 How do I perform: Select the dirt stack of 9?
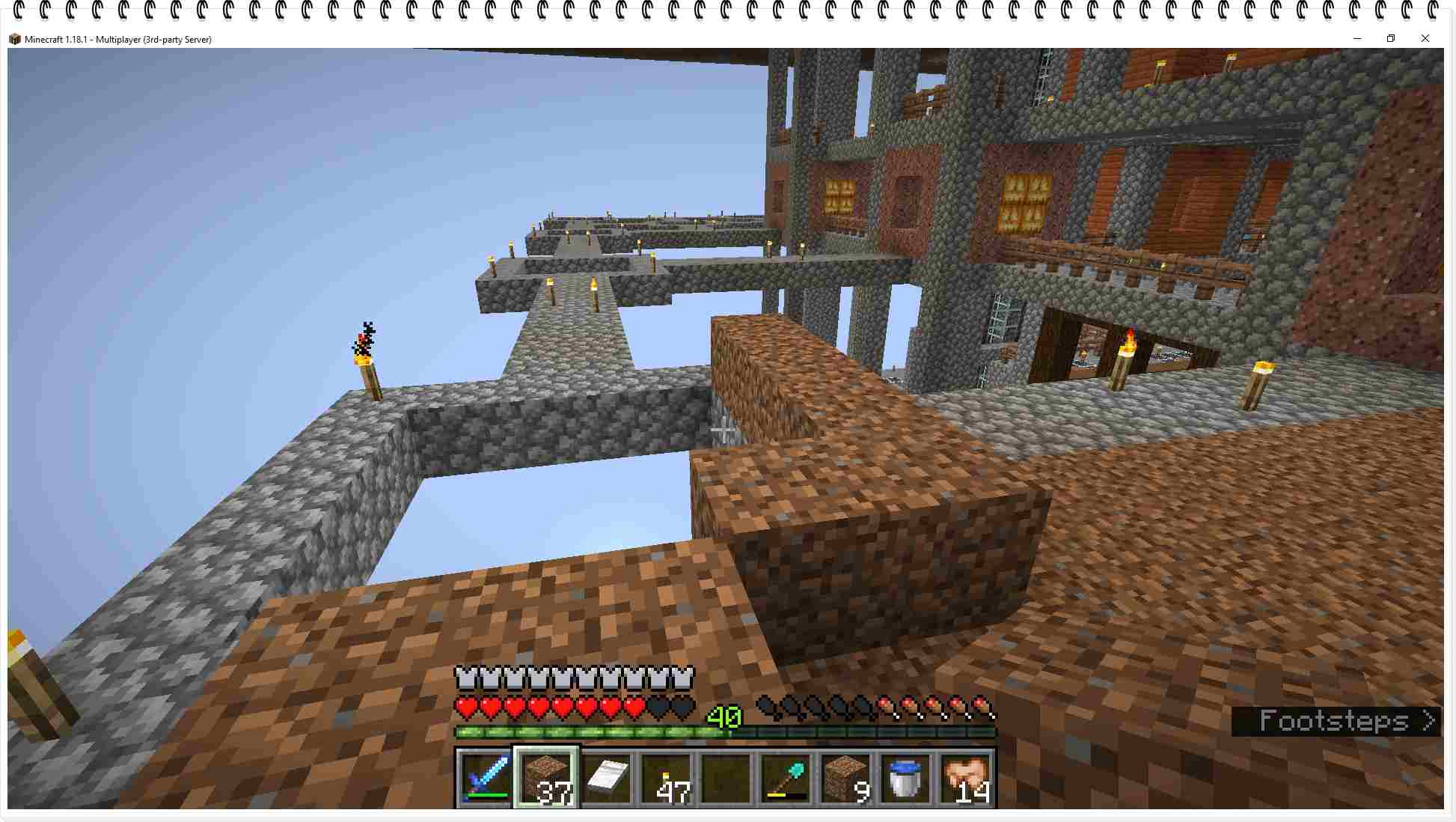pos(845,777)
